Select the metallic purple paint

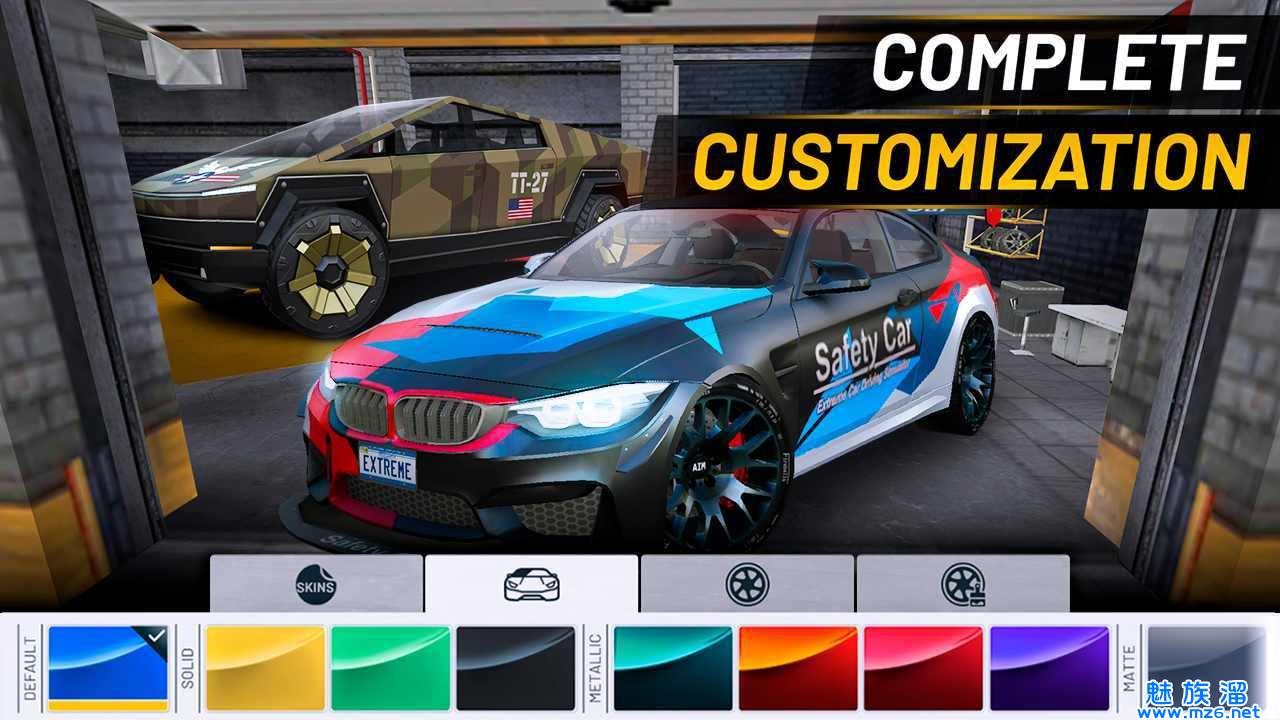coord(1049,667)
